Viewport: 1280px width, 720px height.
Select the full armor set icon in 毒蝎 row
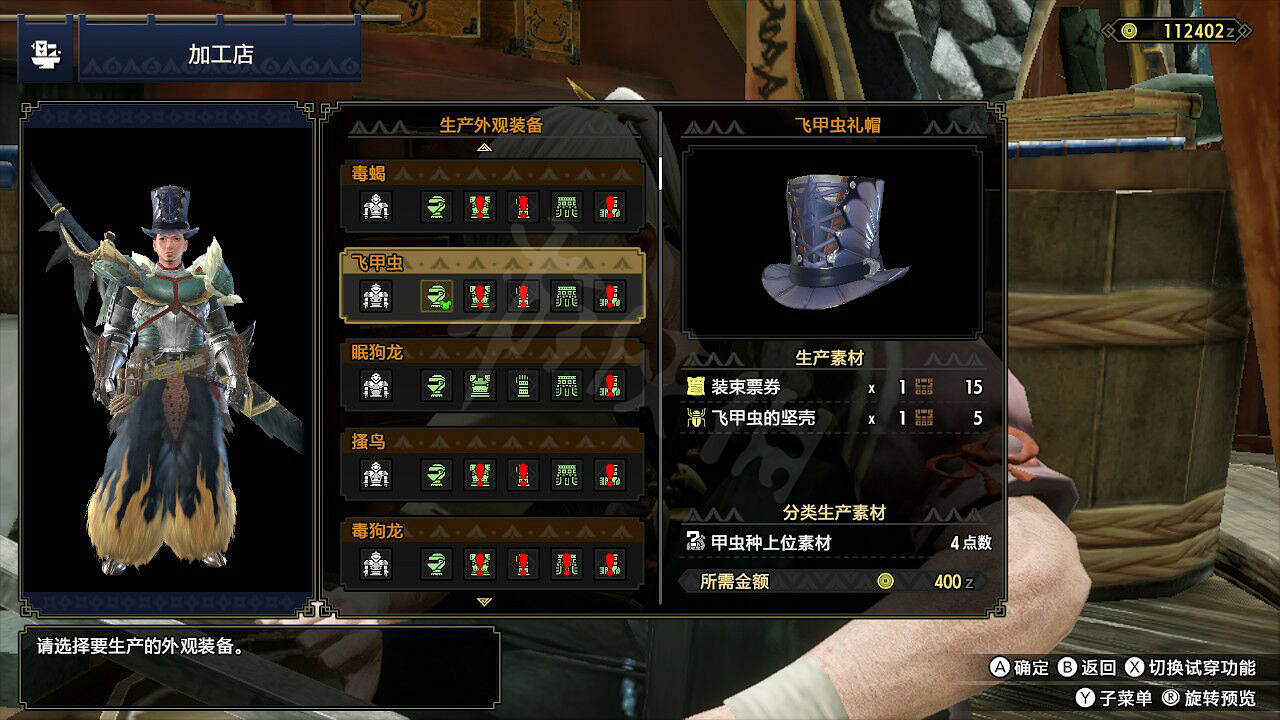click(375, 207)
